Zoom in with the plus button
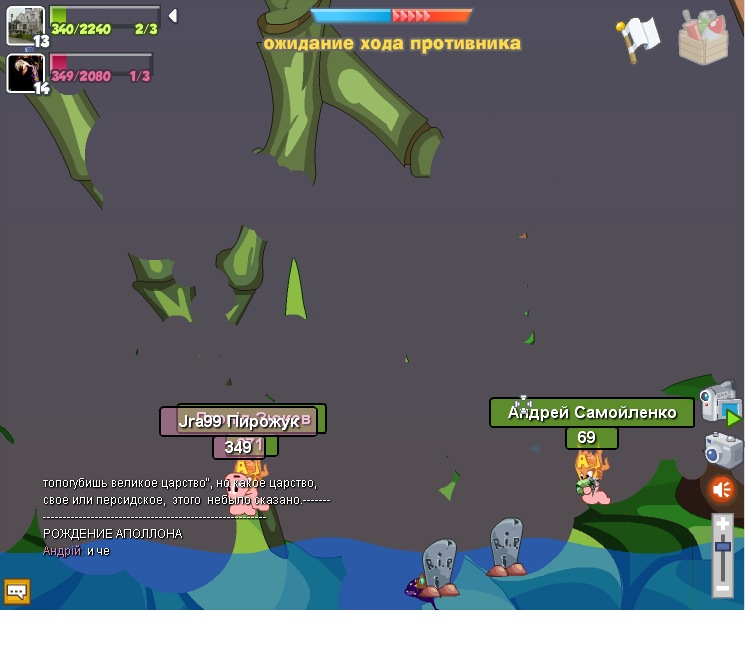 pos(722,524)
